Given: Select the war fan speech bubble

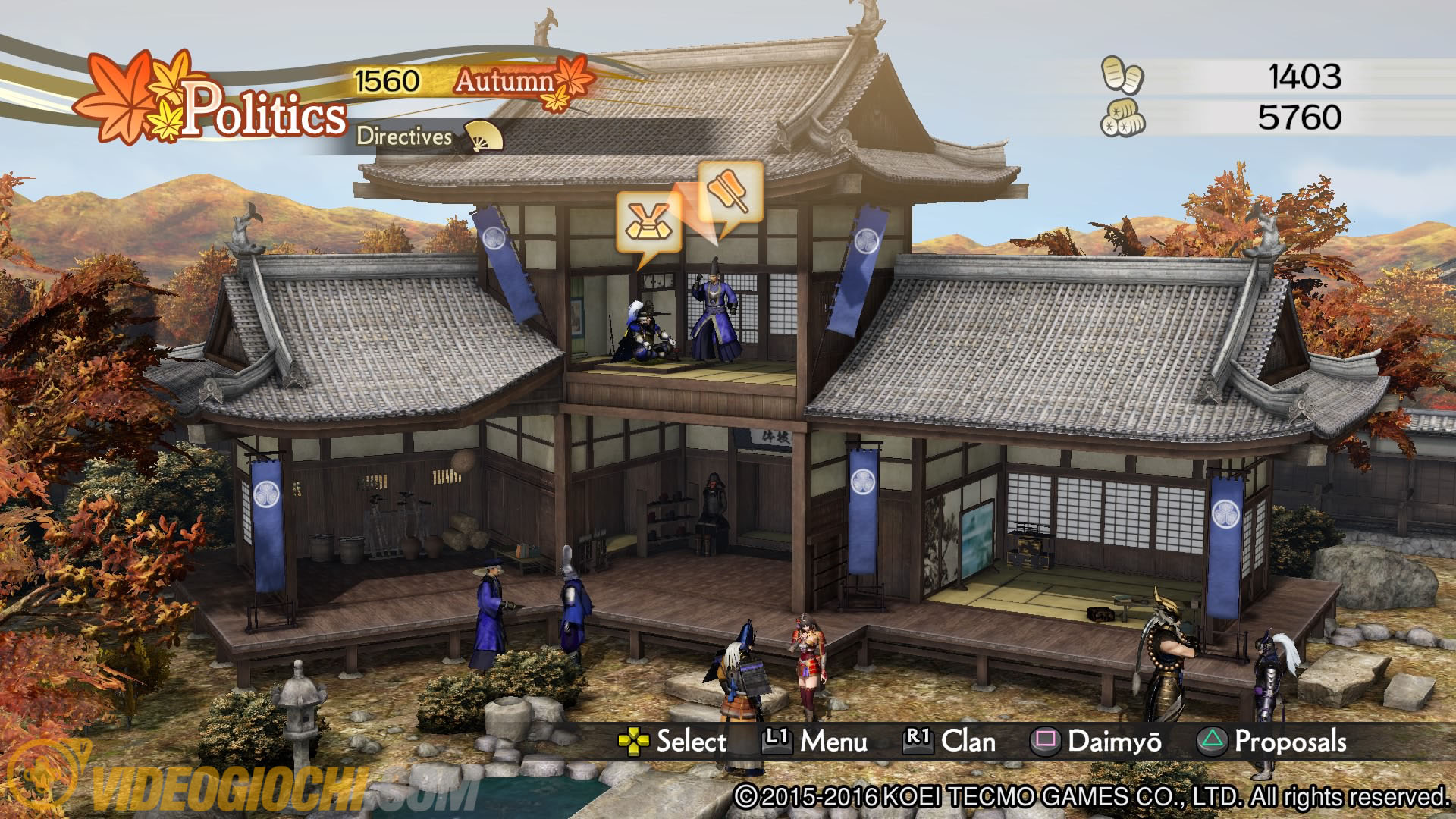Looking at the screenshot, I should [729, 191].
